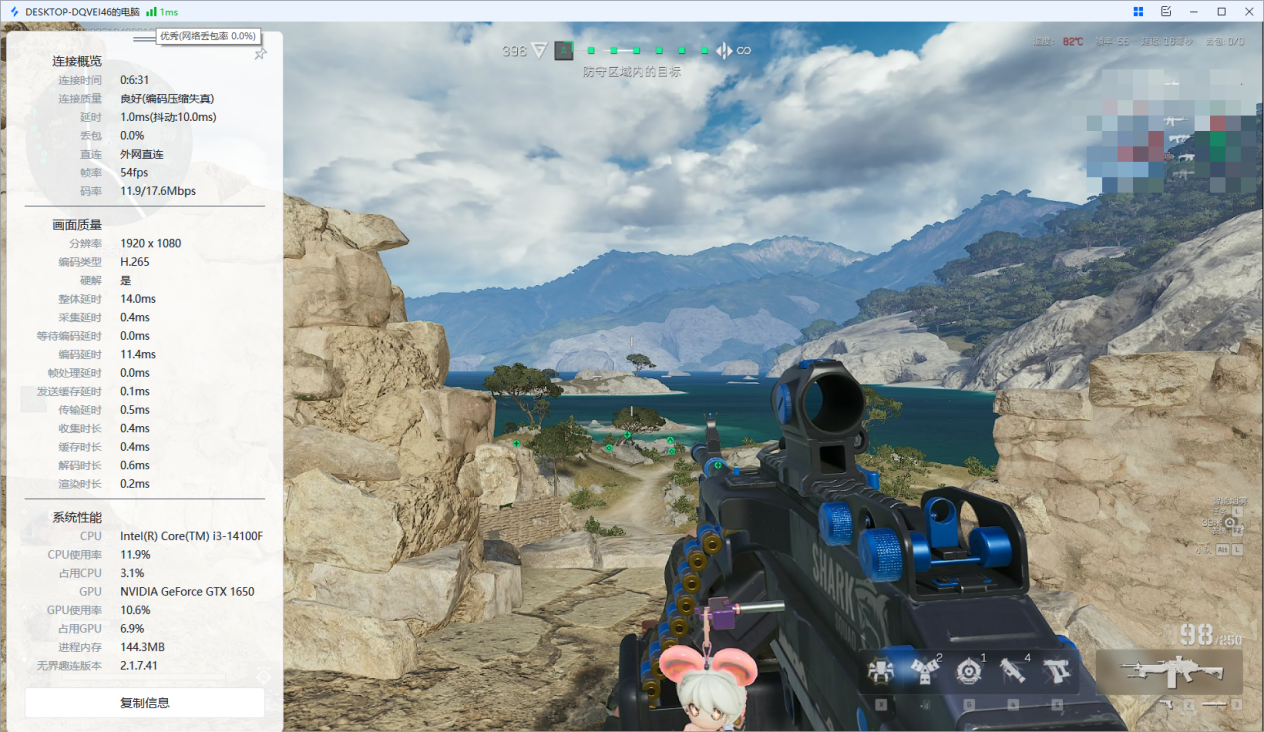Switch to the small pistol sidearm icon
The image size is (1264, 732).
(1165, 705)
